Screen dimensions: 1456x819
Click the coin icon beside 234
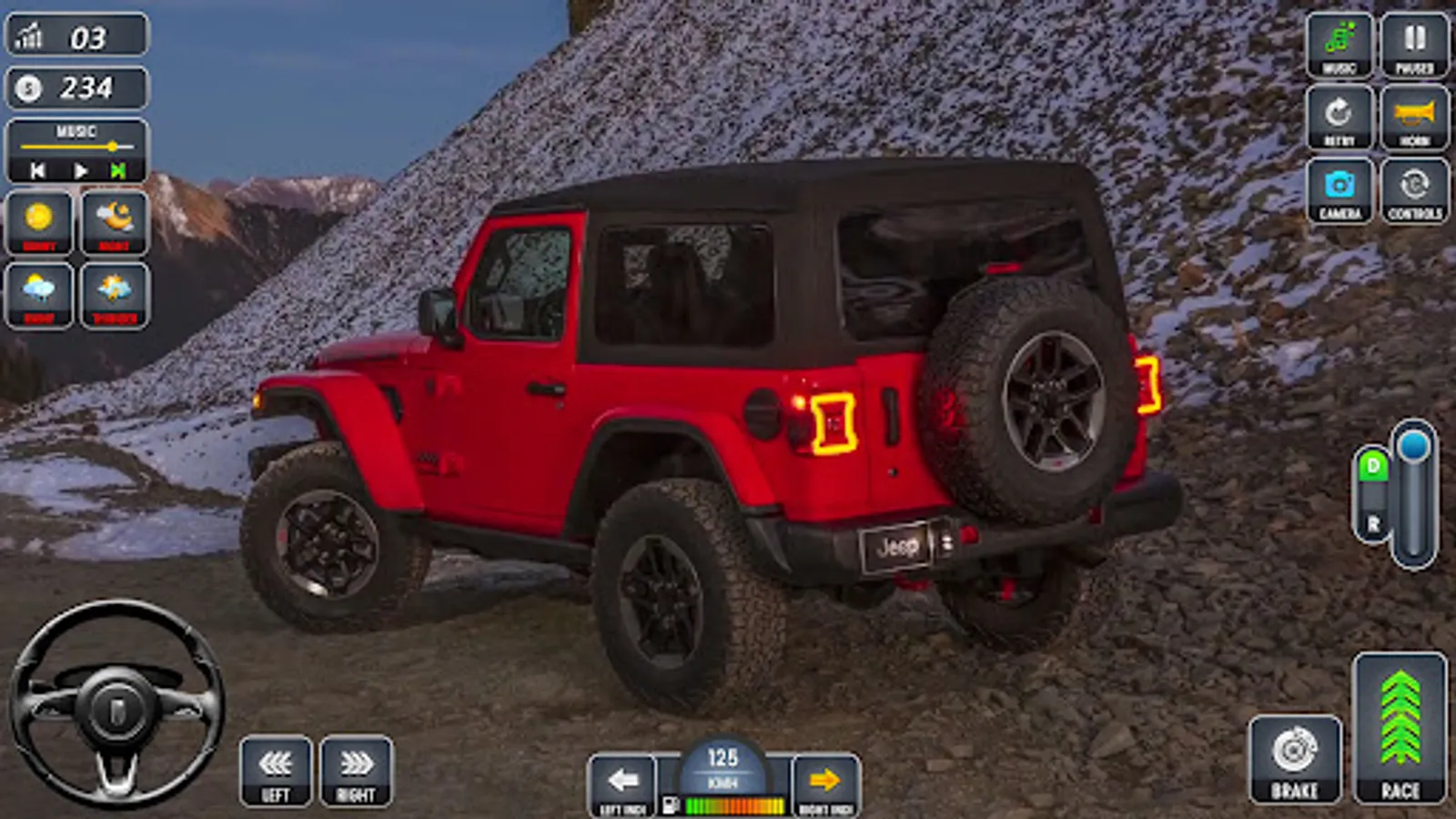point(27,87)
